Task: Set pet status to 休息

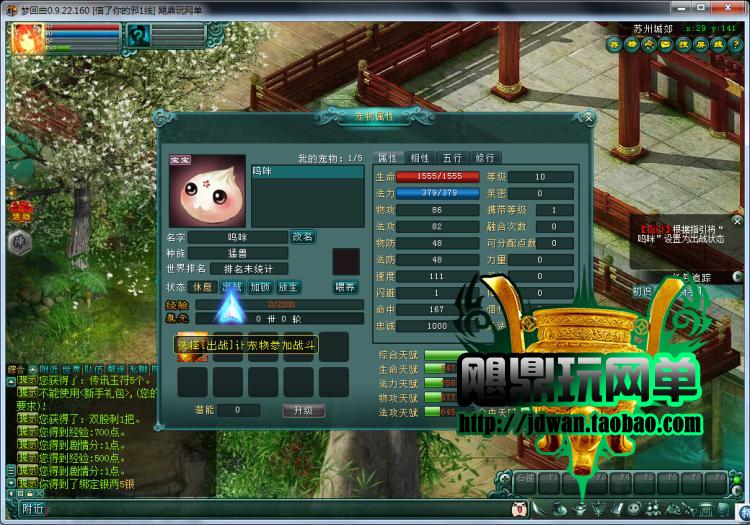Action: 203,286
